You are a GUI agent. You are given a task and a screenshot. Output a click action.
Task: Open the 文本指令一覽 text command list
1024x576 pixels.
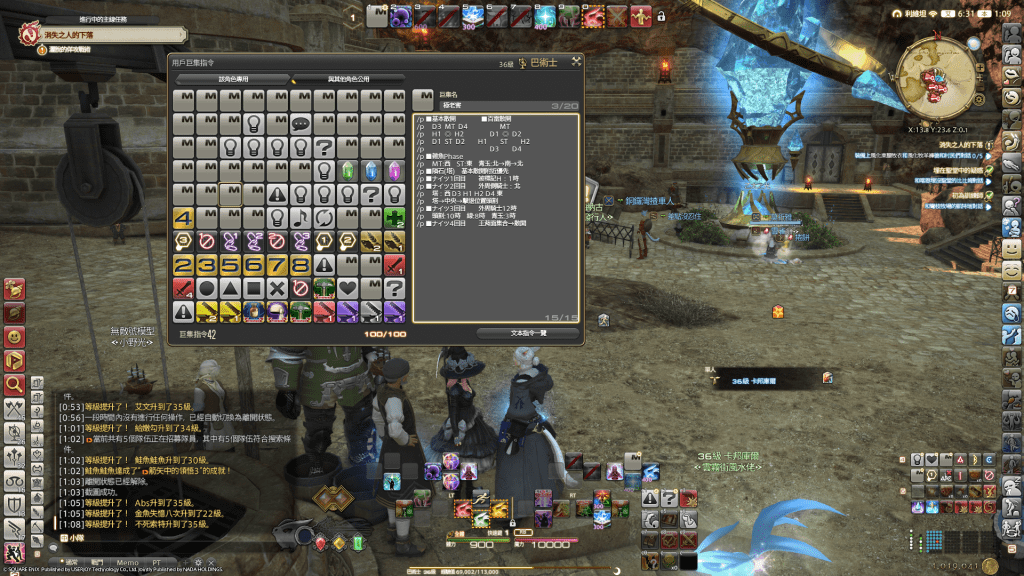[x=527, y=334]
